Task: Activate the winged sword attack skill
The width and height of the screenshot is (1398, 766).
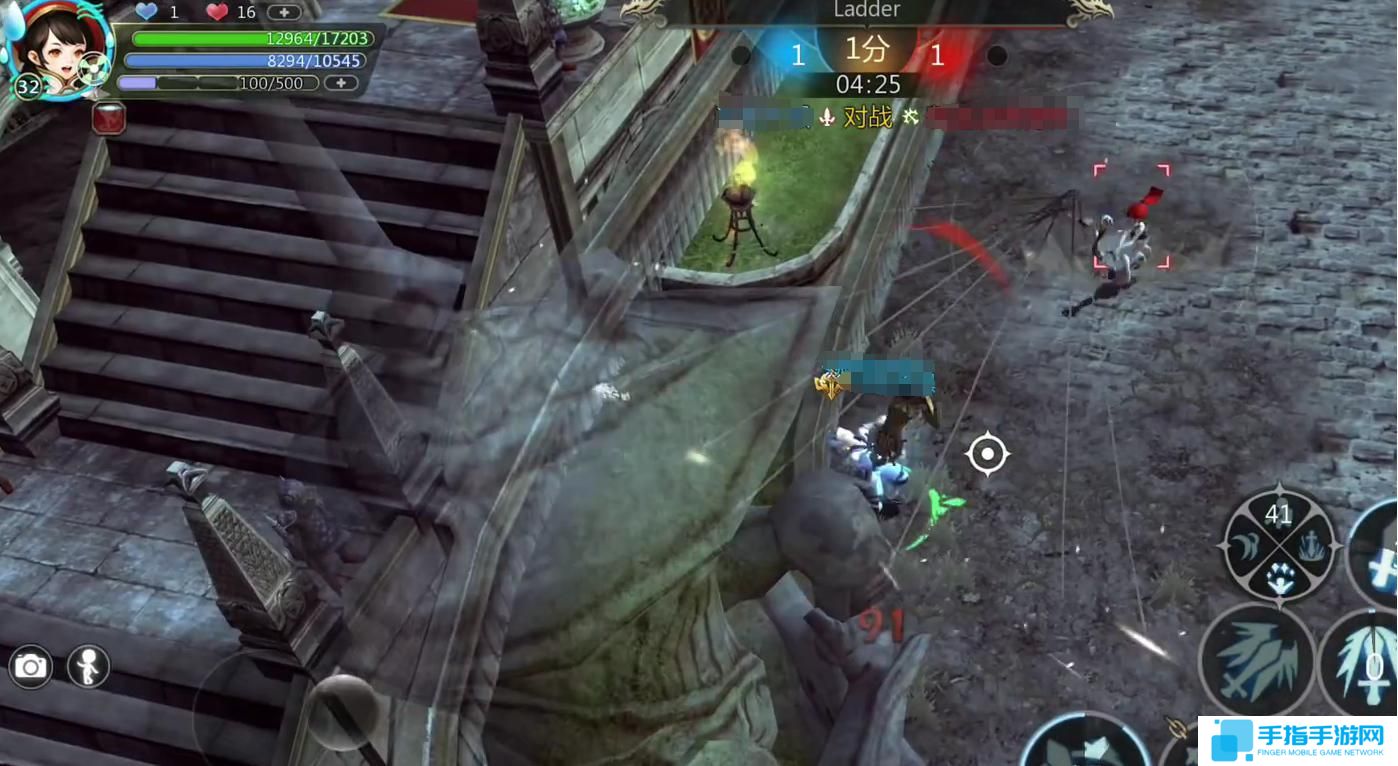Action: click(1257, 661)
